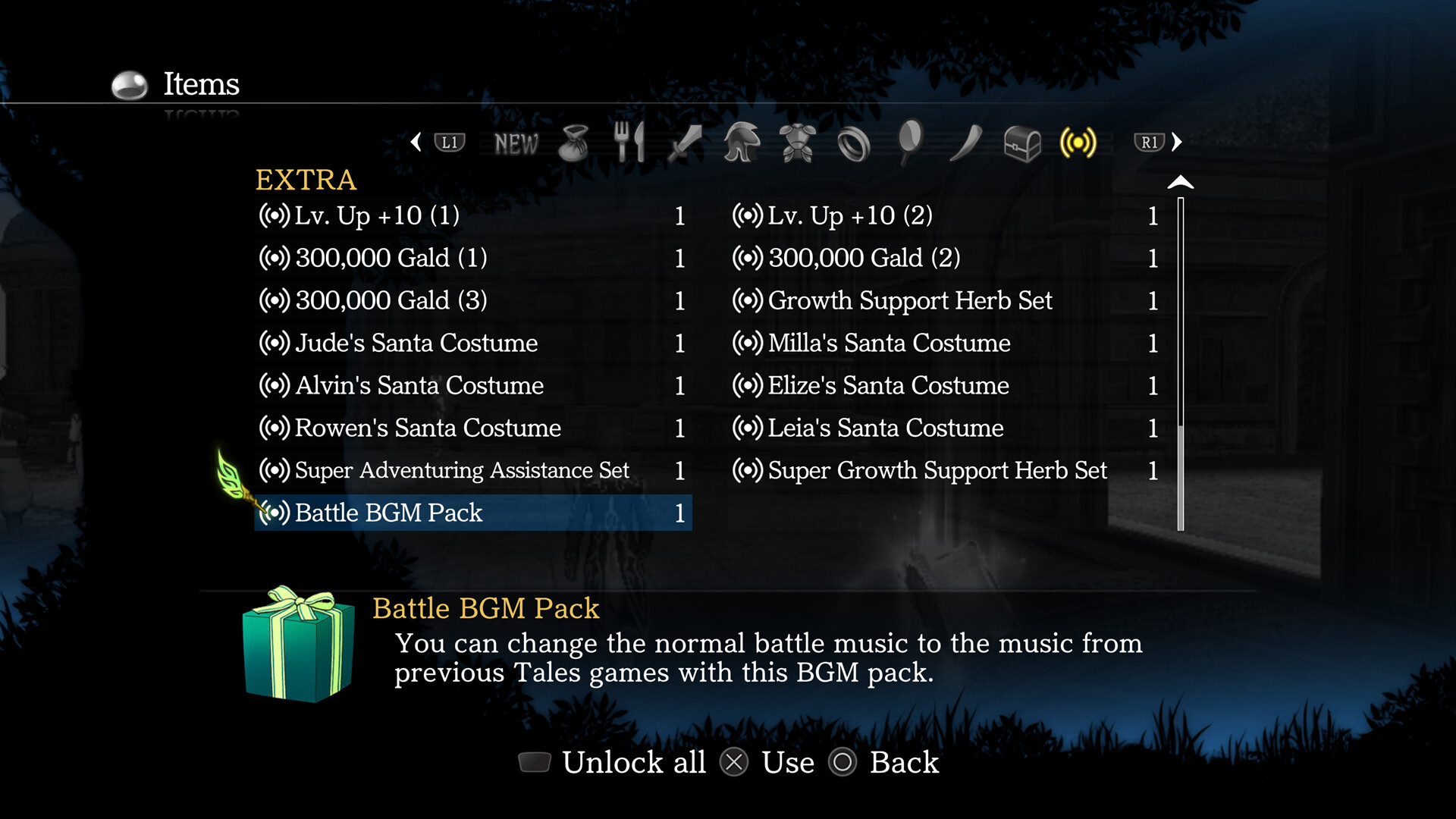Click the up chevron above the scrollbar
The width and height of the screenshot is (1456, 819).
click(1179, 182)
